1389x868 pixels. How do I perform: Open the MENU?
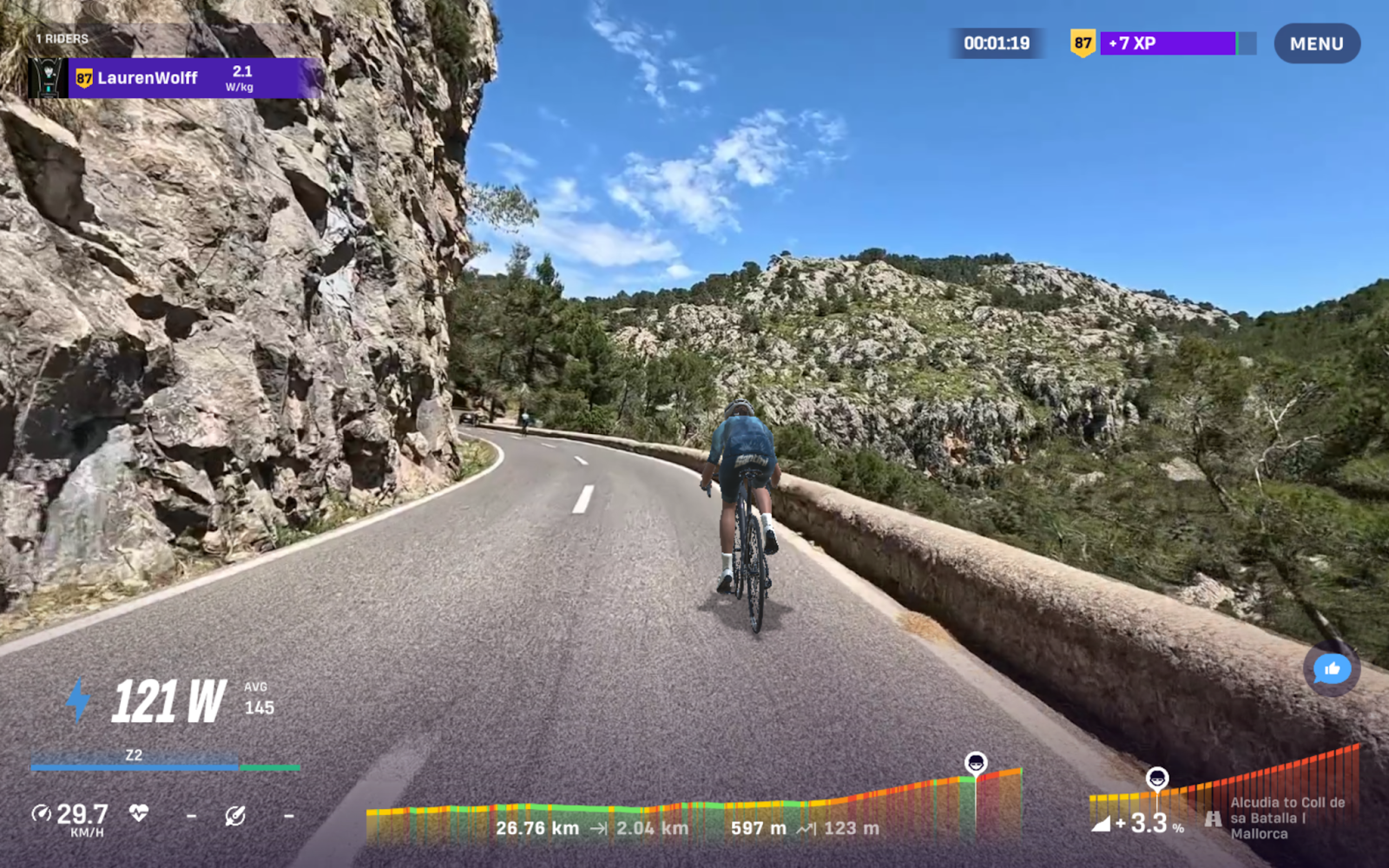1317,43
